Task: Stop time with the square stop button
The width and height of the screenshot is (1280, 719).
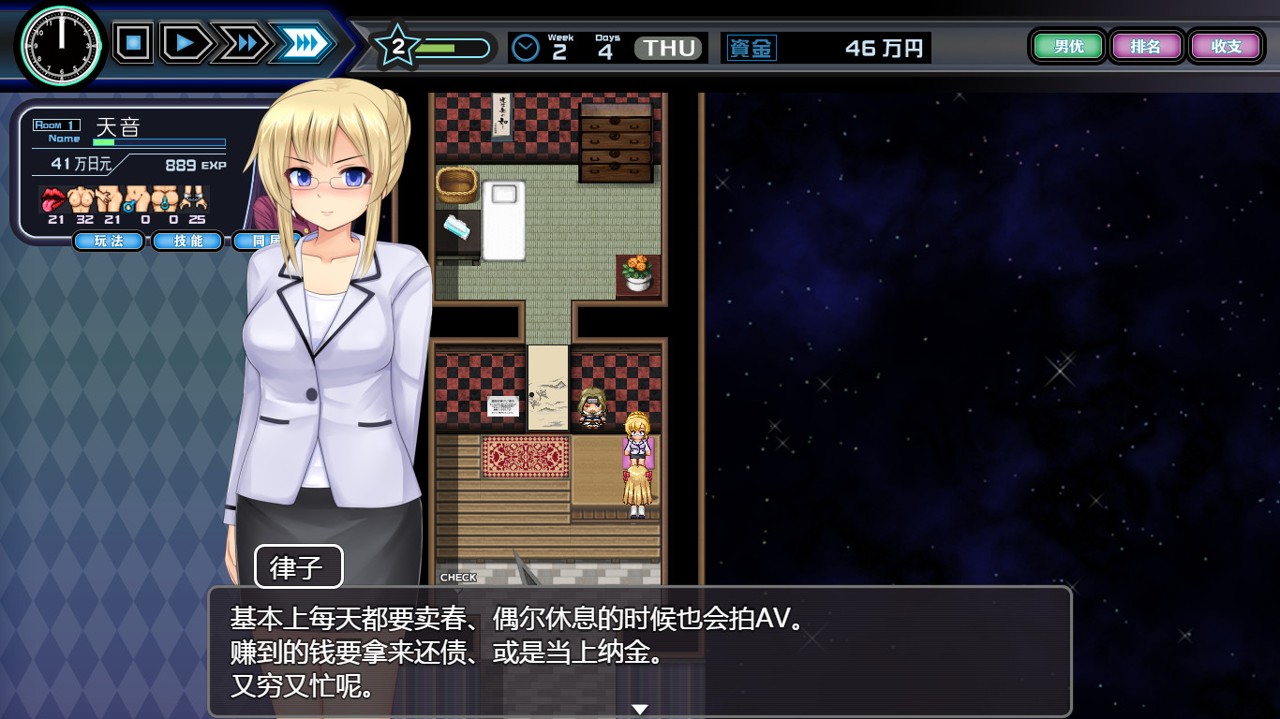Action: tap(133, 44)
